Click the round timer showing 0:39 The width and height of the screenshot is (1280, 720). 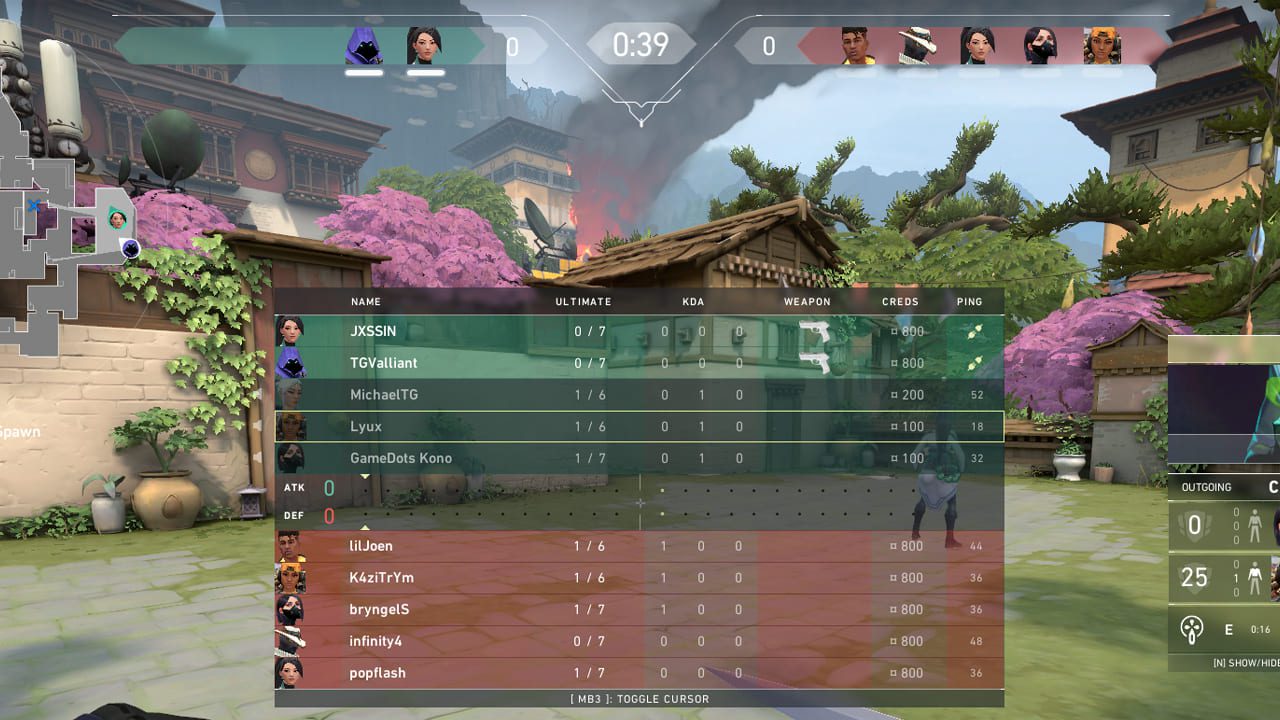click(x=640, y=44)
